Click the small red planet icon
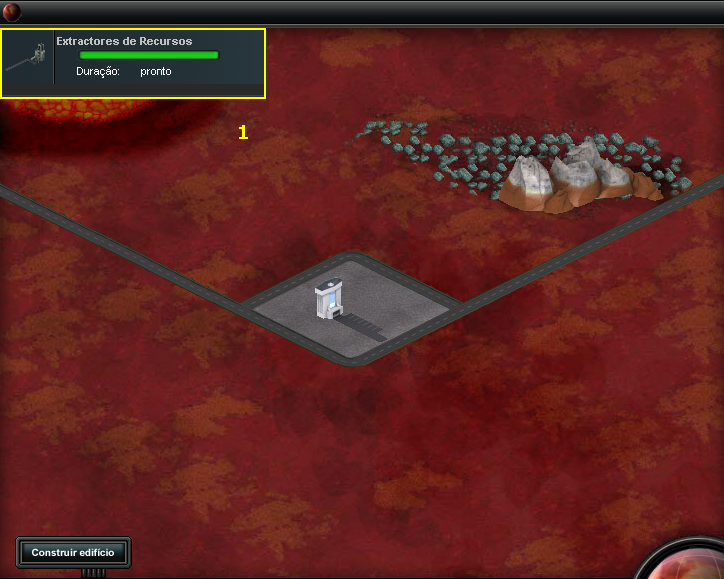The image size is (724, 579). tap(11, 12)
